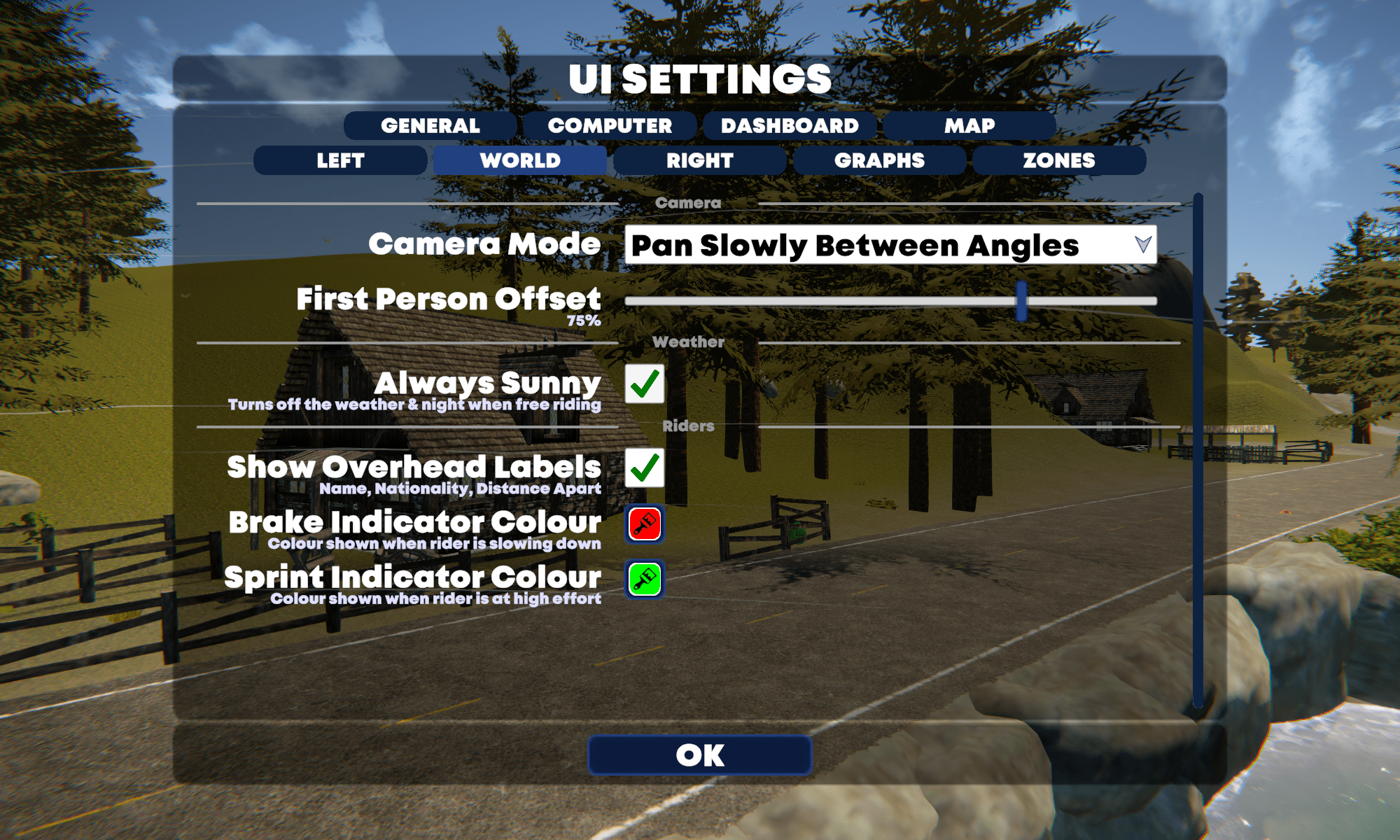
Task: Change the green Sprint Indicator Colour swatch
Action: pyautogui.click(x=645, y=580)
